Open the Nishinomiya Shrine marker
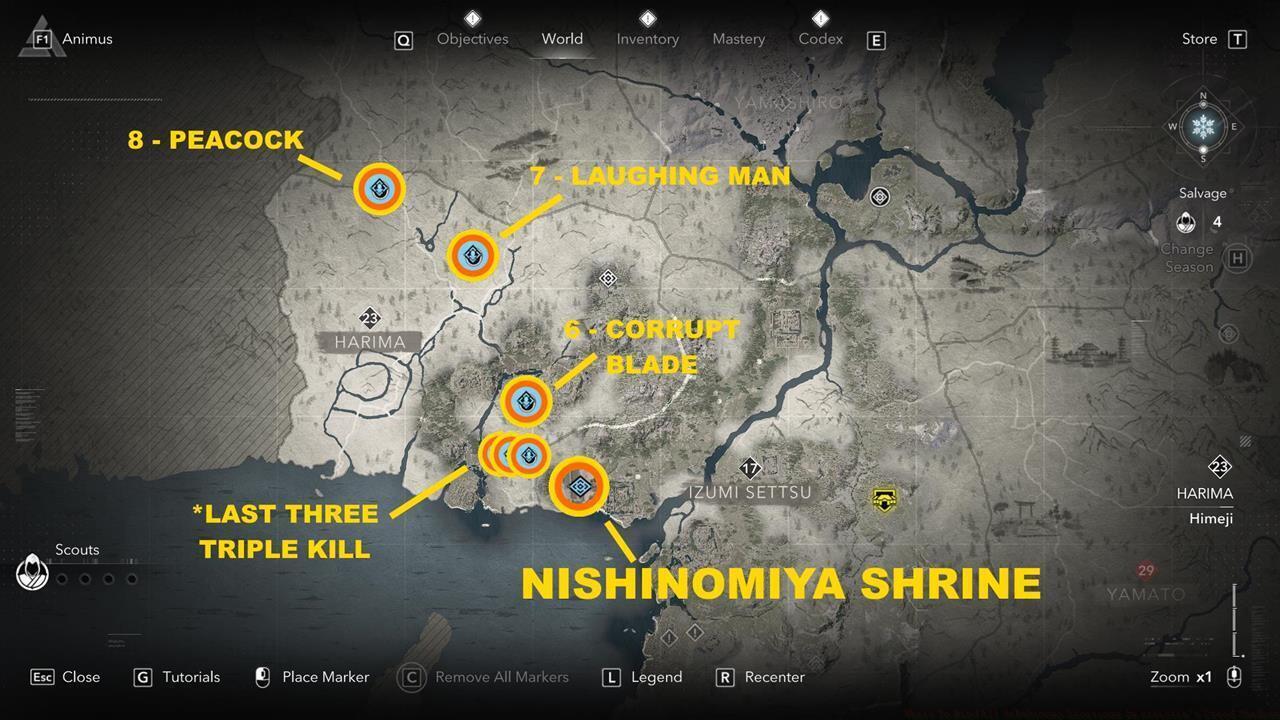1280x720 pixels. (x=578, y=486)
